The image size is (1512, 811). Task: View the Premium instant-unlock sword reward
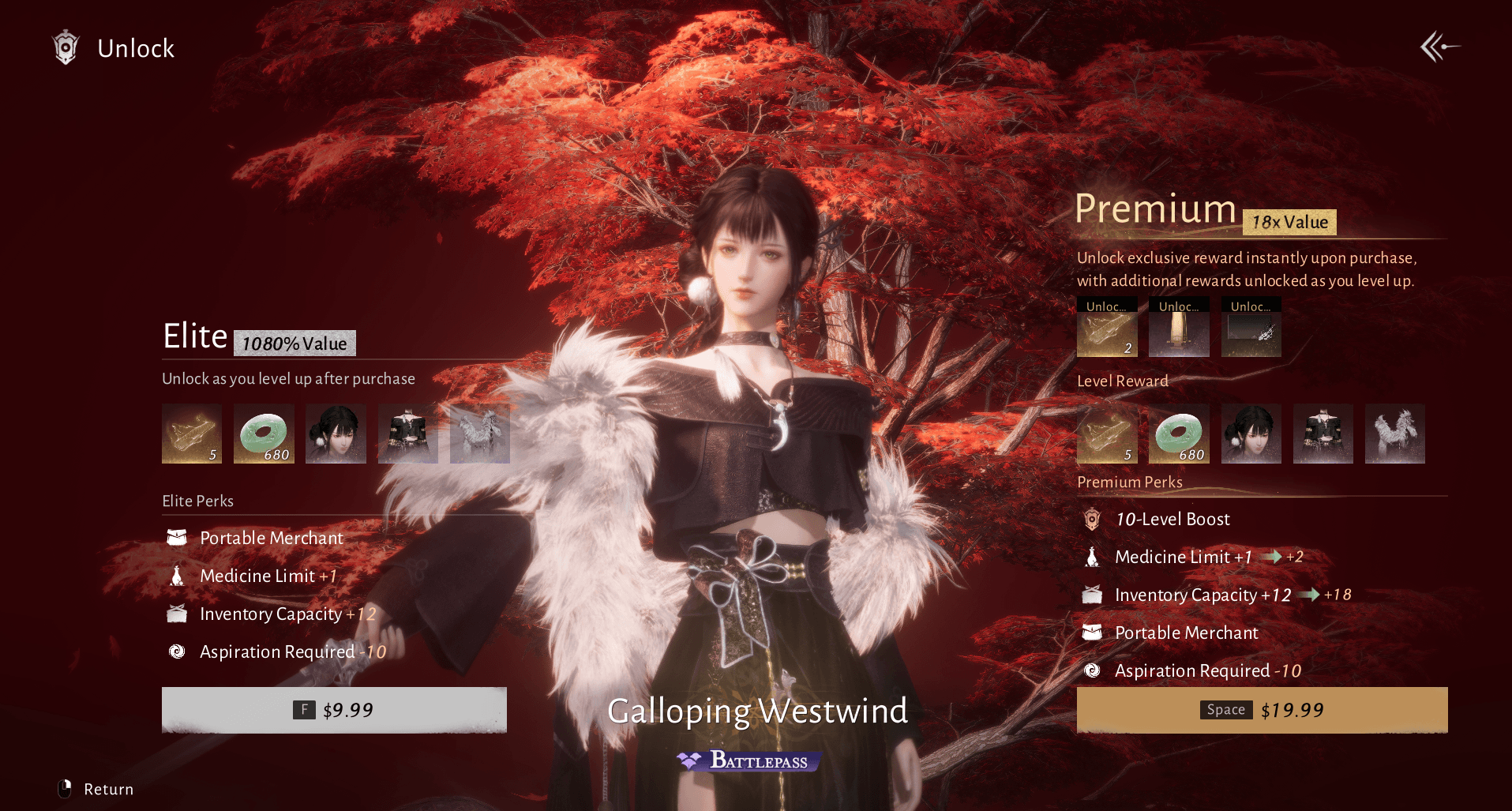click(x=1179, y=332)
